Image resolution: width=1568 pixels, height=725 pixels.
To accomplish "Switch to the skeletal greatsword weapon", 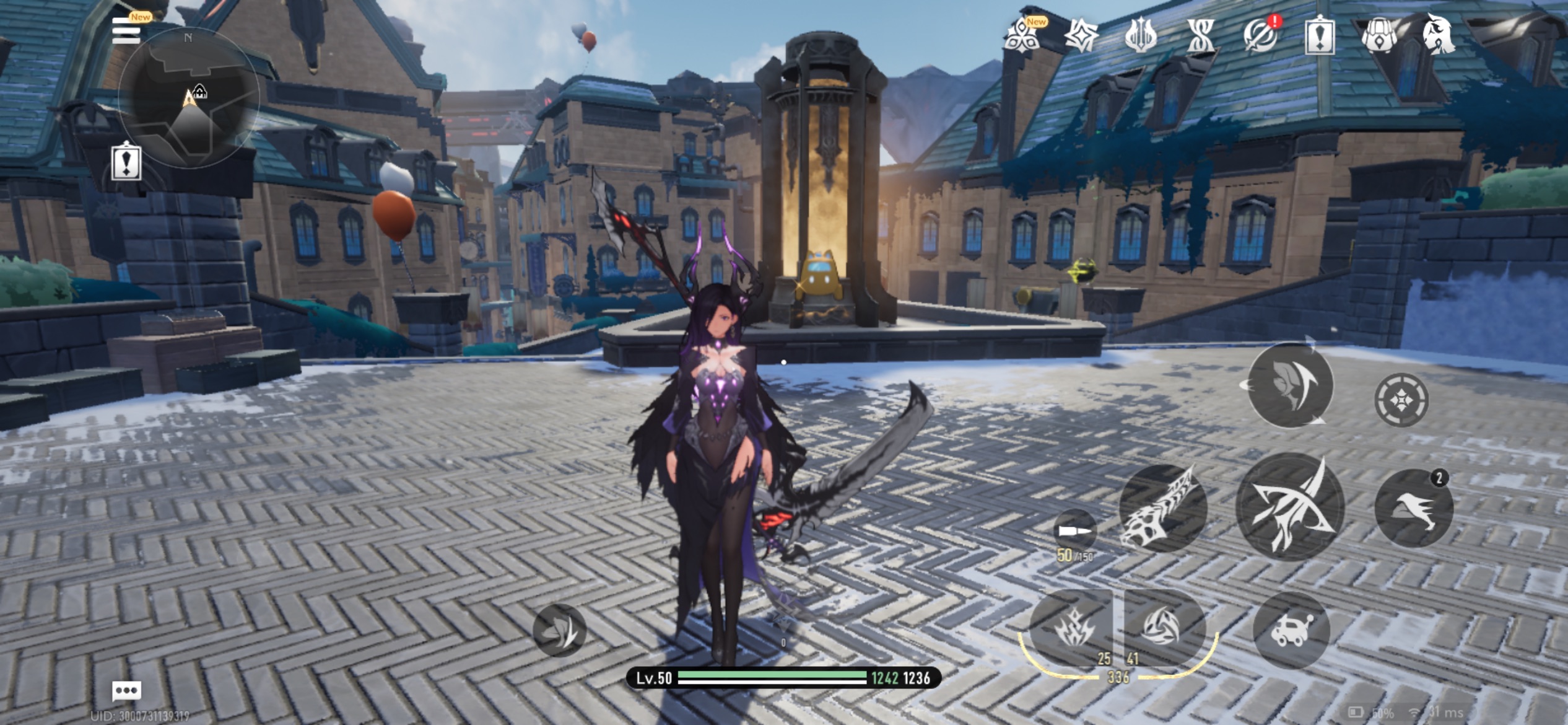I will point(1162,509).
